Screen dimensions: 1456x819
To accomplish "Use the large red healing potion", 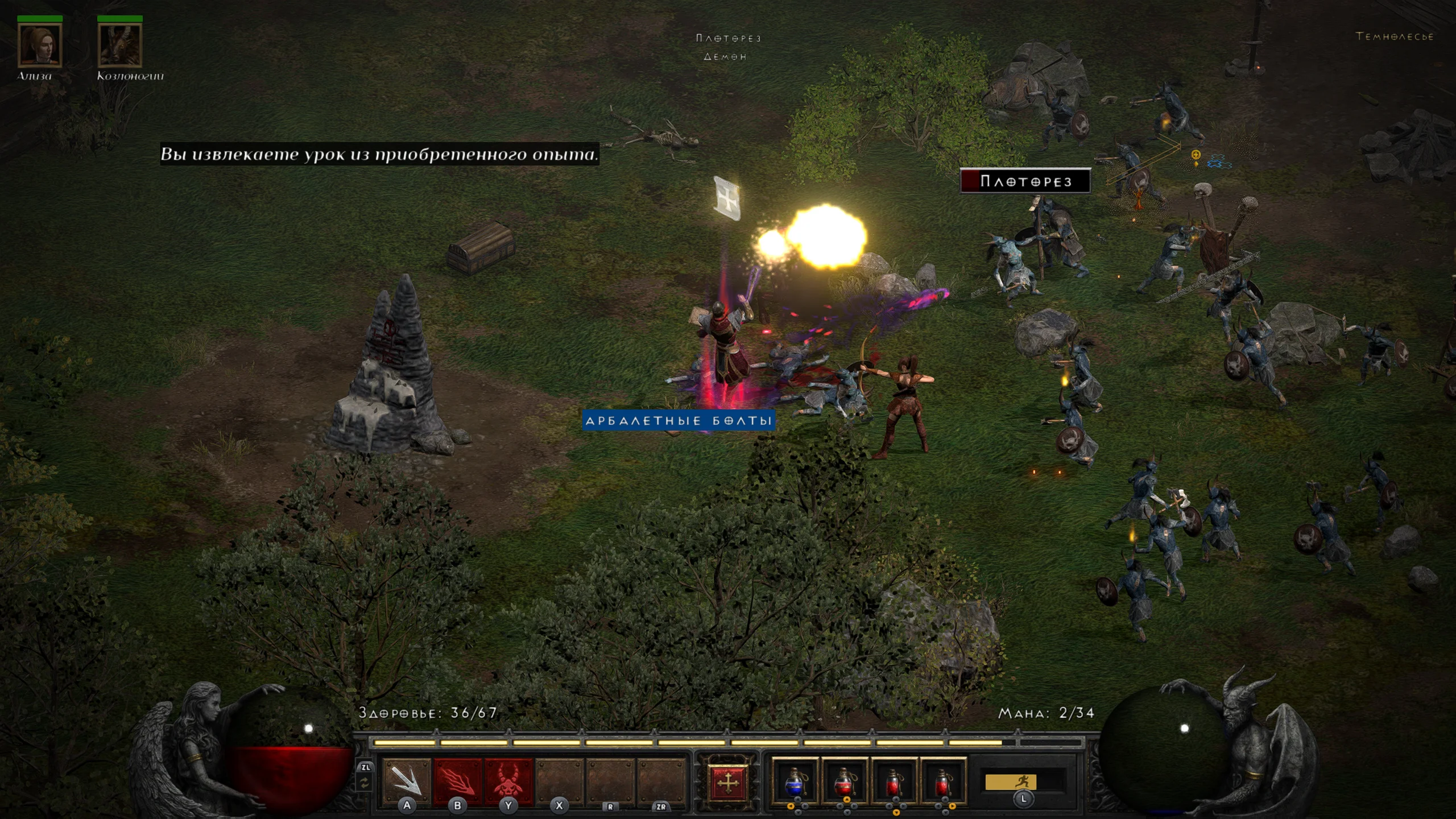I will pos(845,783).
